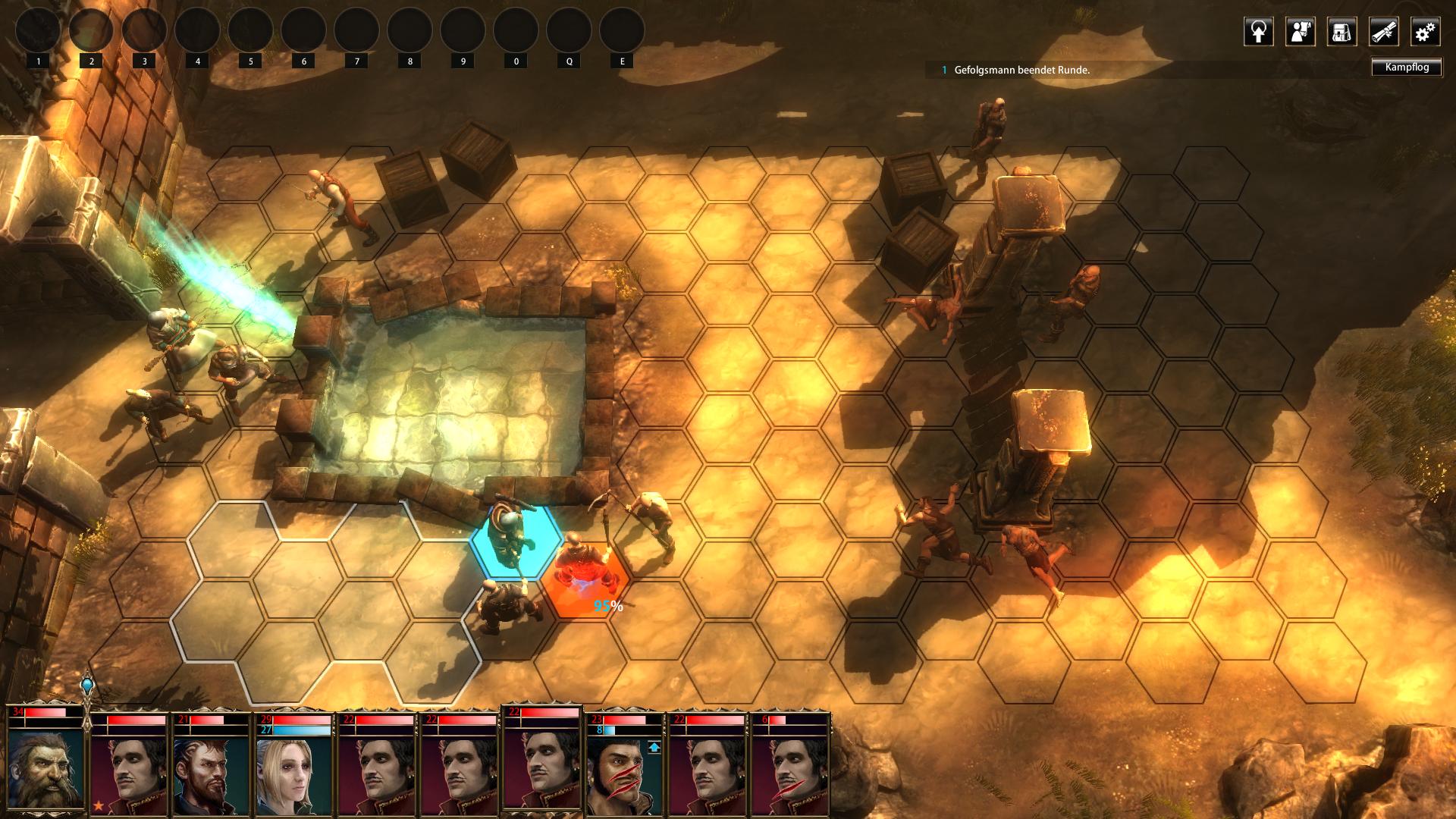Open the backpack inventory
1456x819 pixels.
pyautogui.click(x=1341, y=32)
